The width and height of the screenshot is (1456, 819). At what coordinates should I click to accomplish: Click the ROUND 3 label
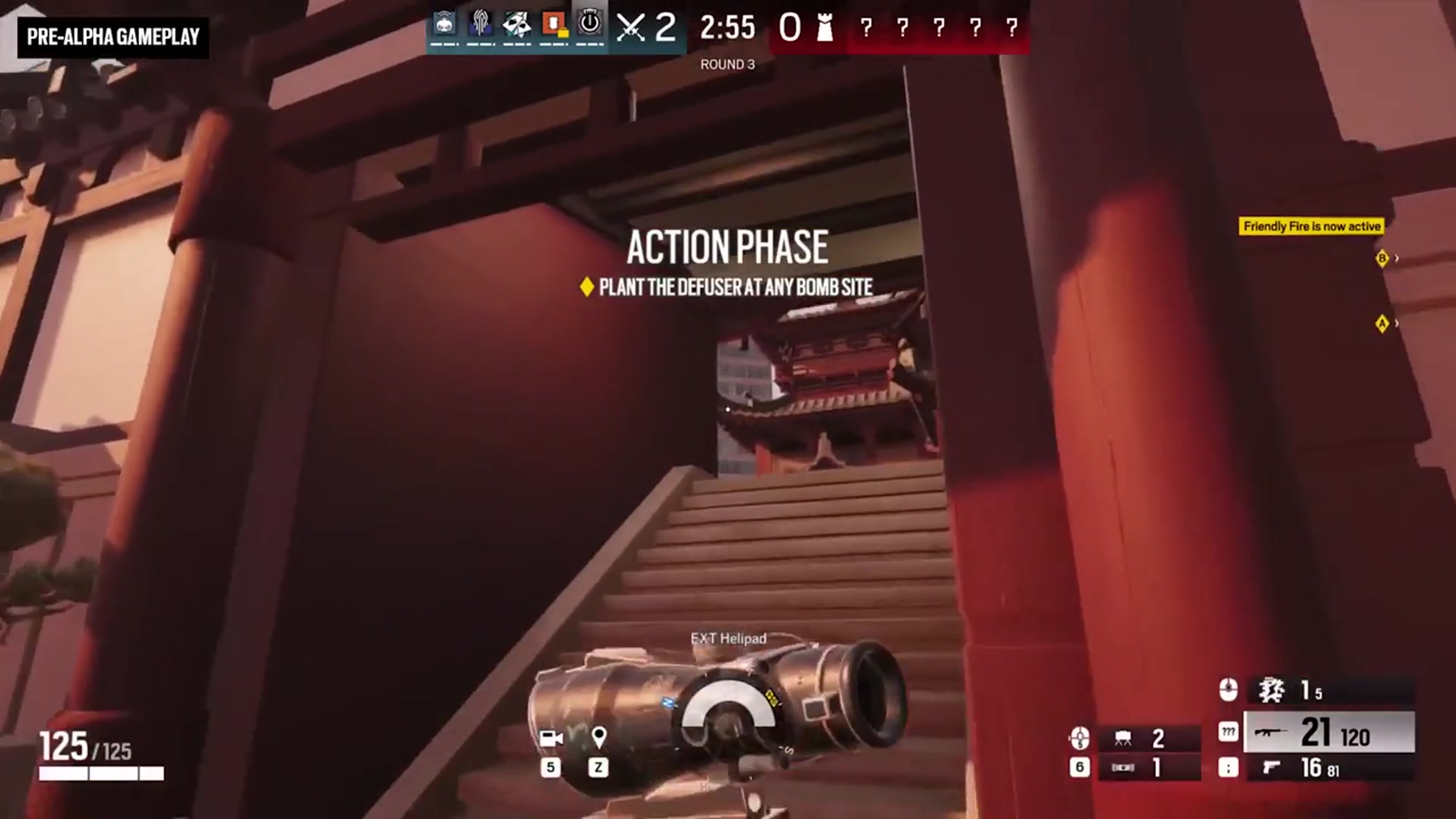coord(726,64)
